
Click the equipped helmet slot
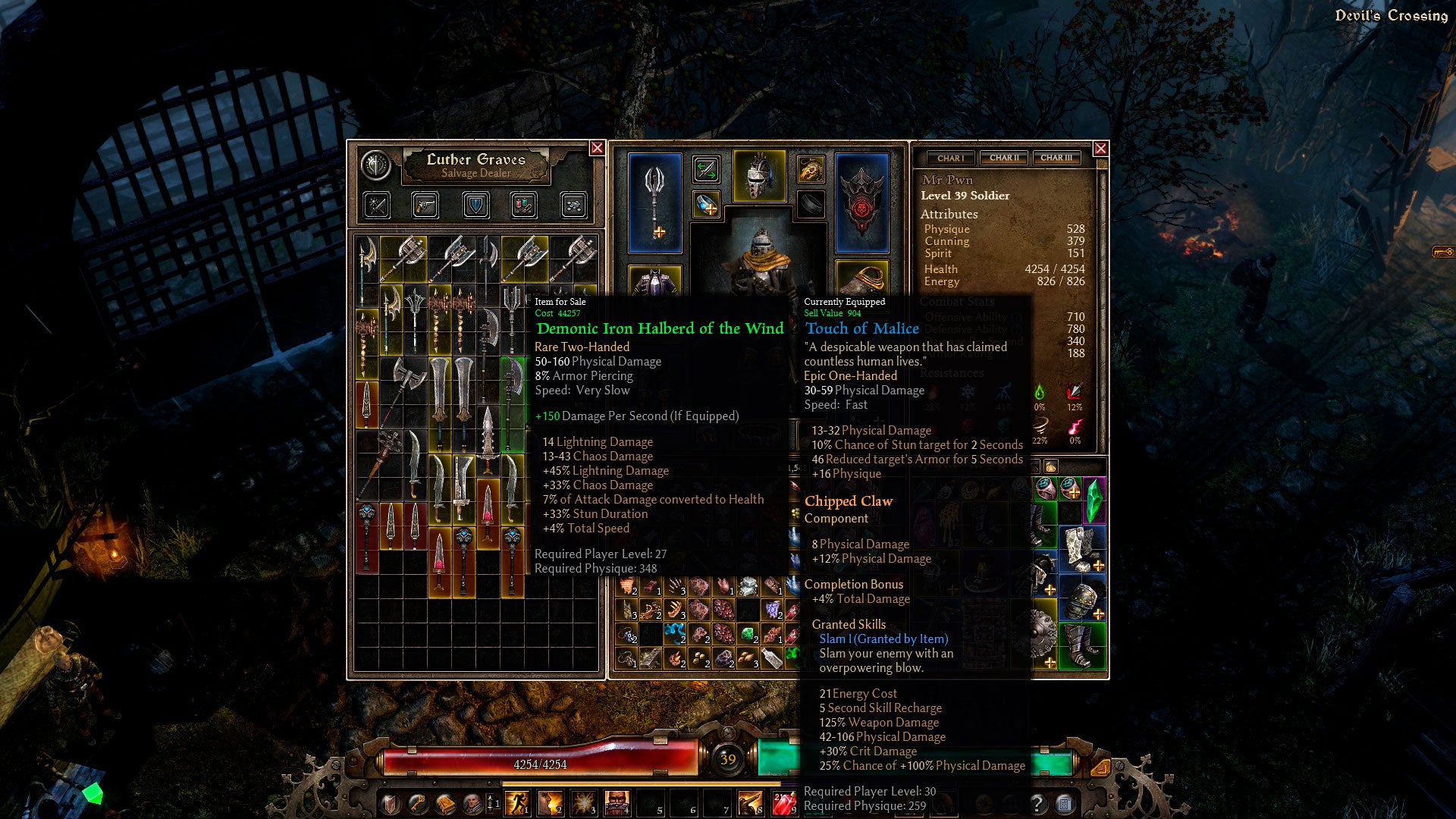pyautogui.click(x=759, y=177)
